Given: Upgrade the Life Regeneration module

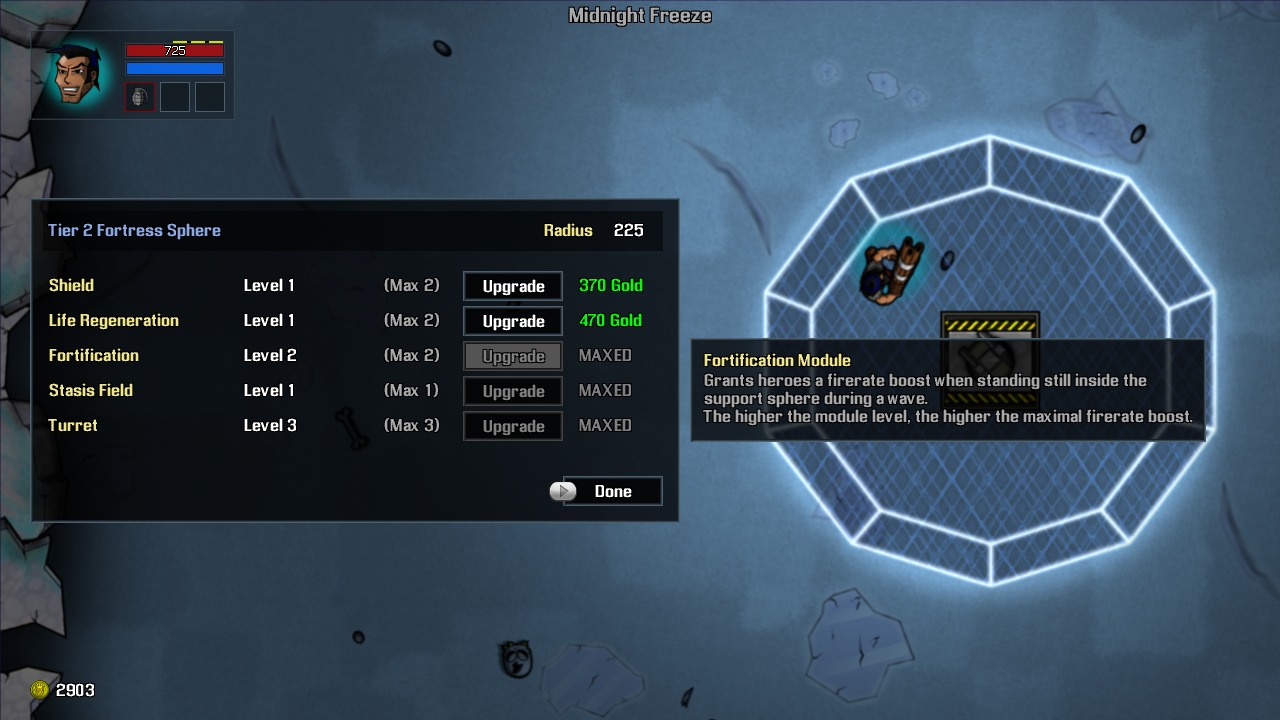Looking at the screenshot, I should (512, 321).
